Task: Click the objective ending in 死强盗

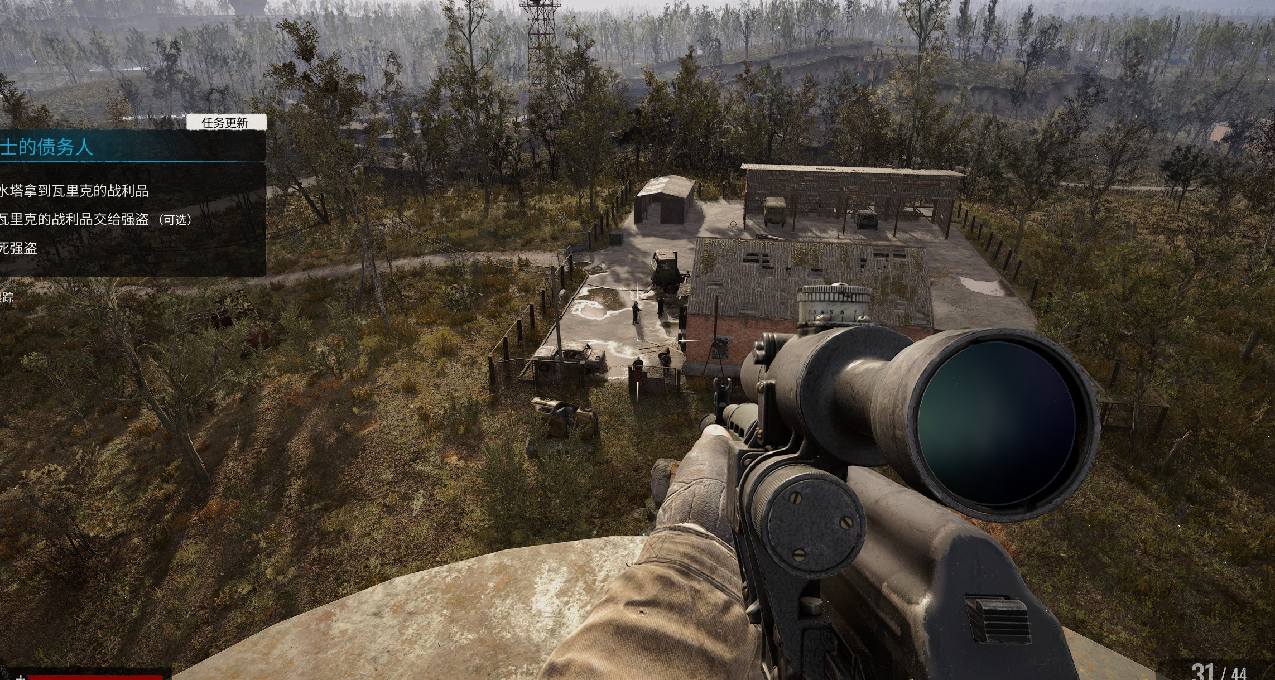Action: pos(19,248)
